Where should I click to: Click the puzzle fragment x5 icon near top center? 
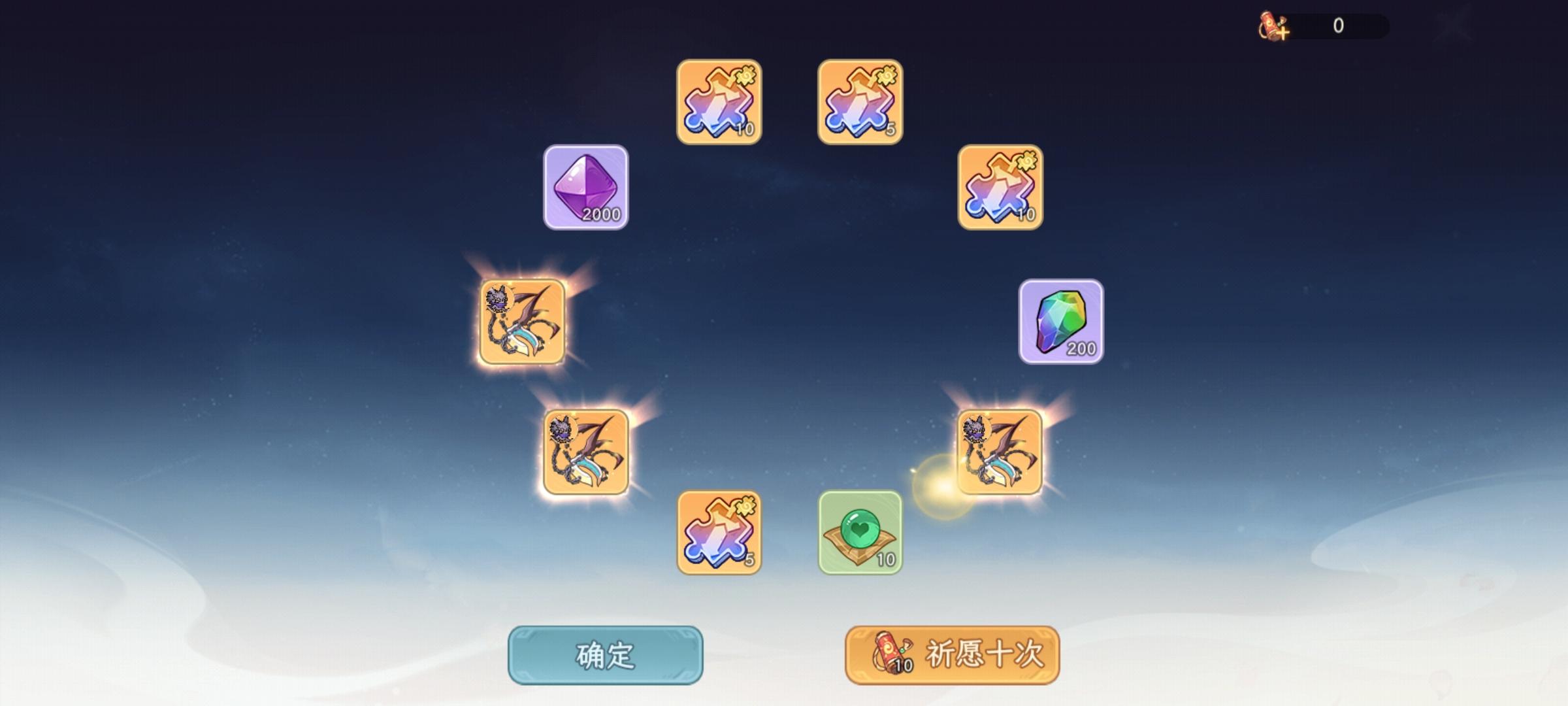click(858, 101)
